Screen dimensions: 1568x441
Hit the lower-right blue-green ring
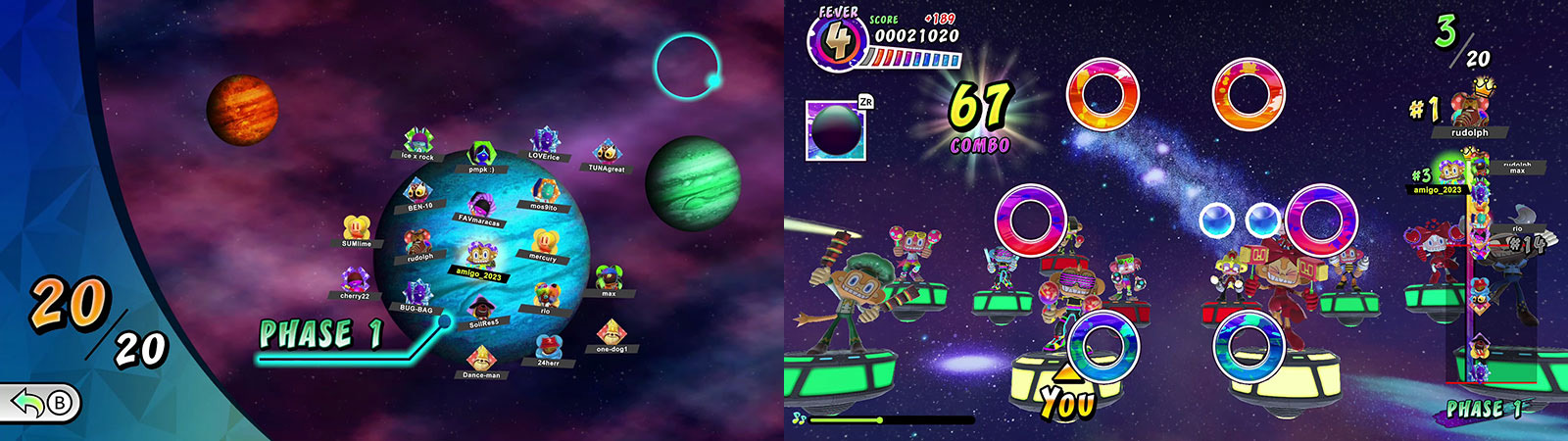[1249, 347]
